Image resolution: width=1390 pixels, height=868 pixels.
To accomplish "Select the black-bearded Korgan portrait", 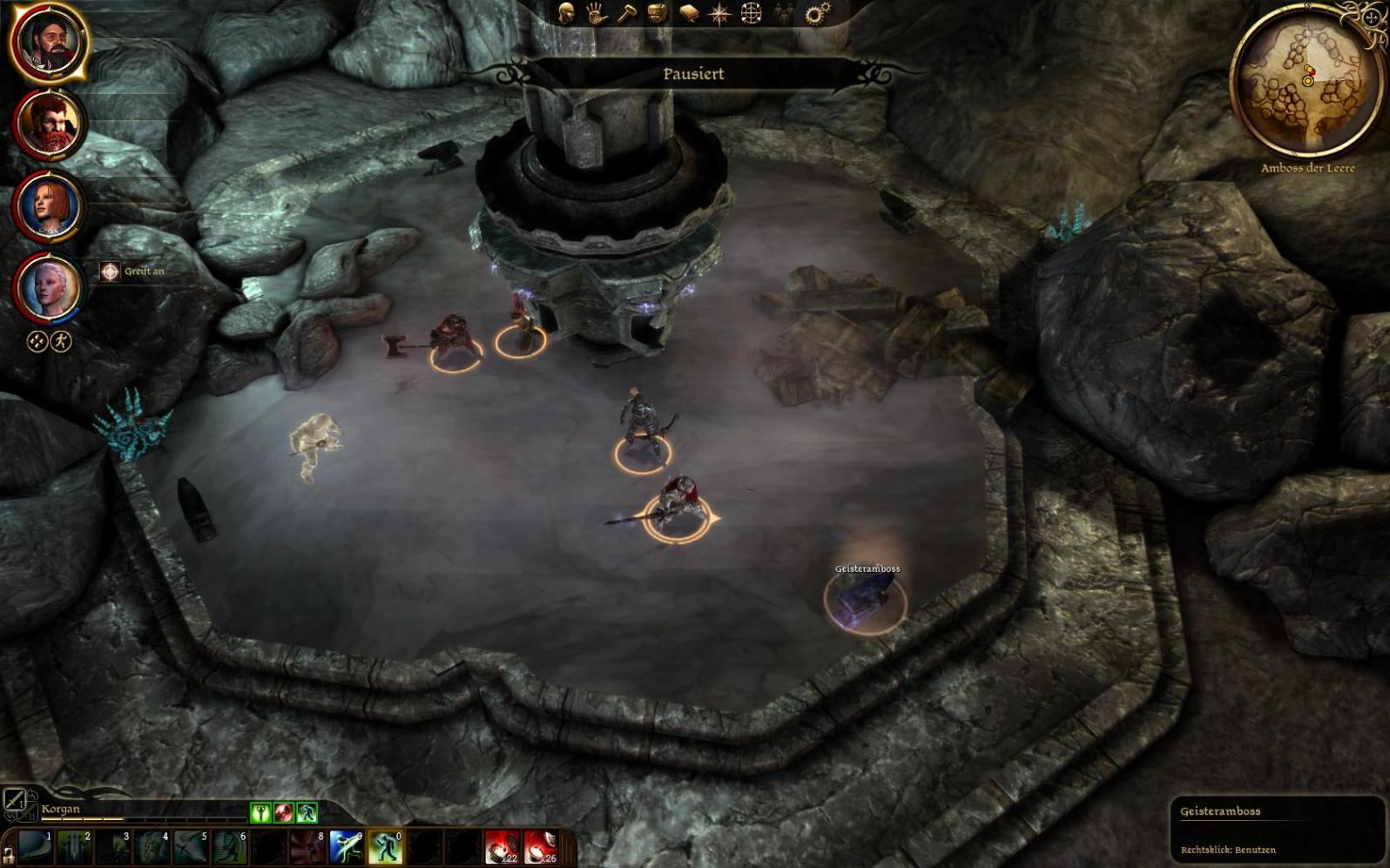I will coord(49,42).
